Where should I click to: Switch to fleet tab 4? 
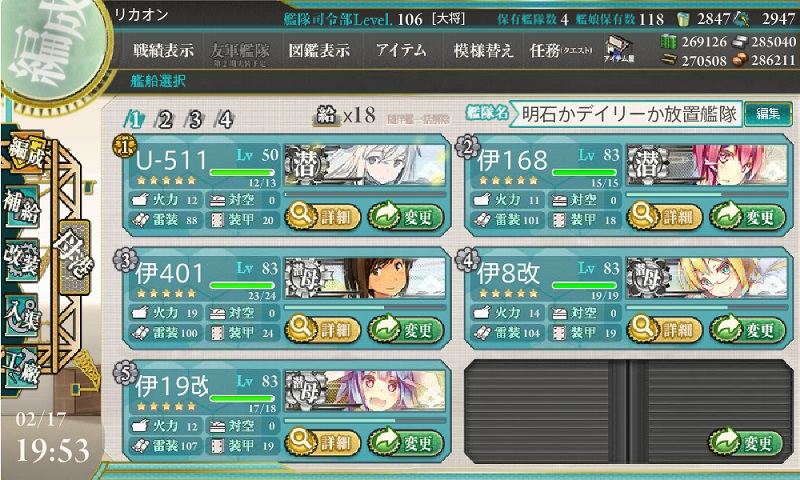tap(225, 119)
